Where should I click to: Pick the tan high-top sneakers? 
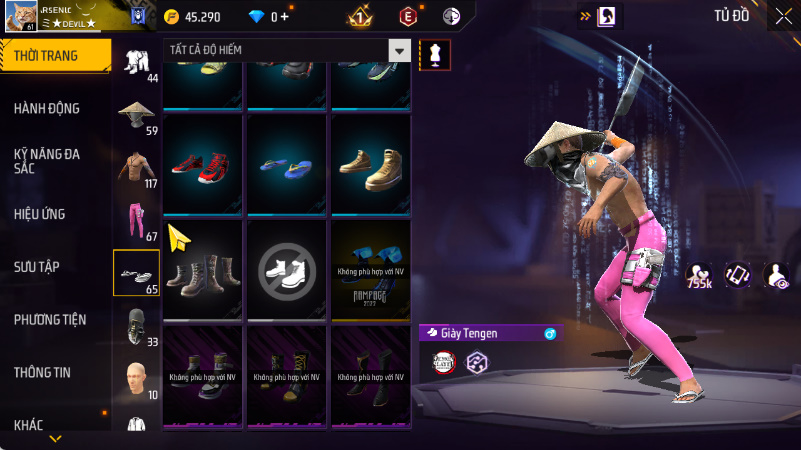click(371, 165)
